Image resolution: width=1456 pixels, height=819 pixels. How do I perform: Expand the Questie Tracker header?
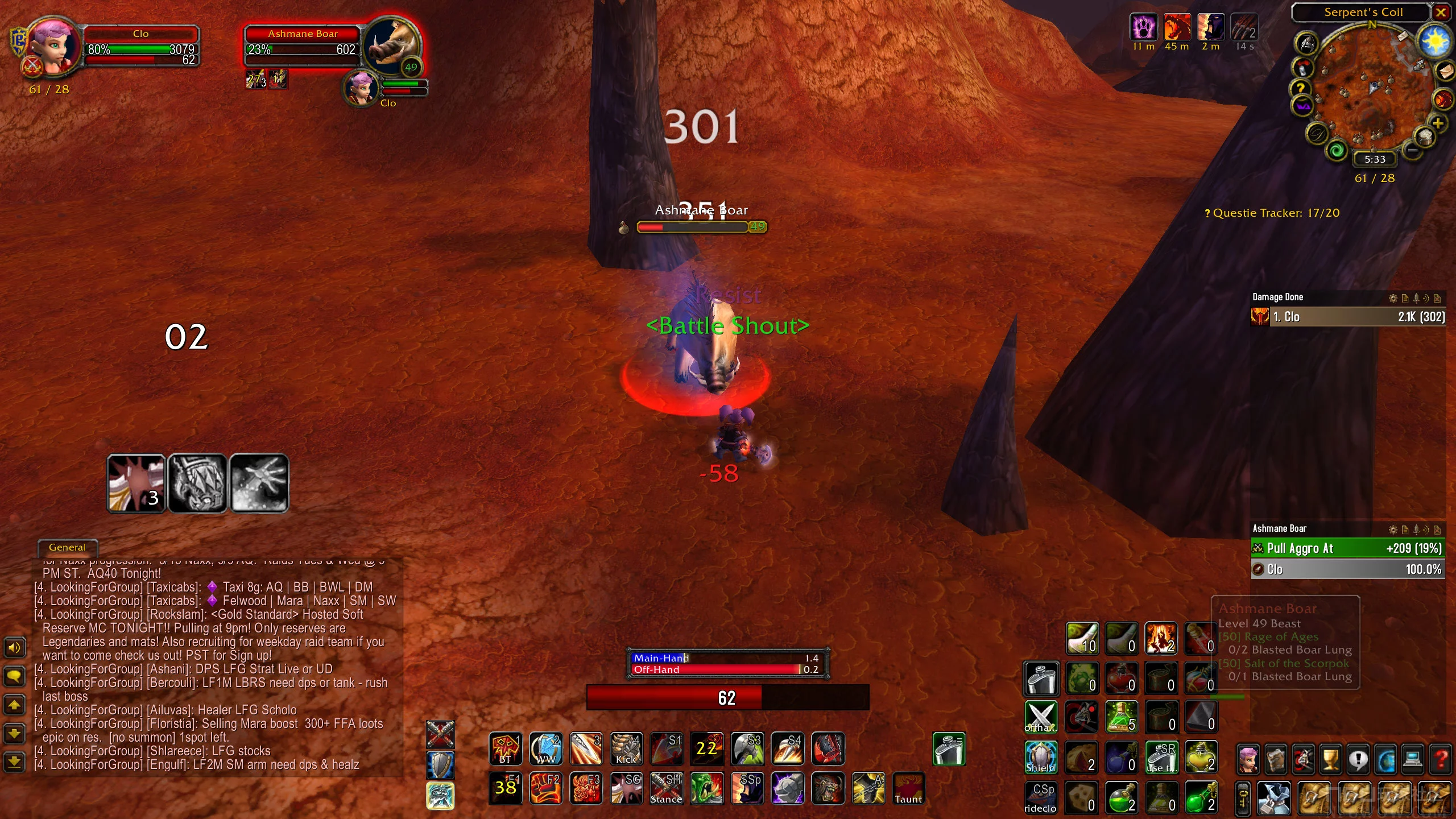1272,213
